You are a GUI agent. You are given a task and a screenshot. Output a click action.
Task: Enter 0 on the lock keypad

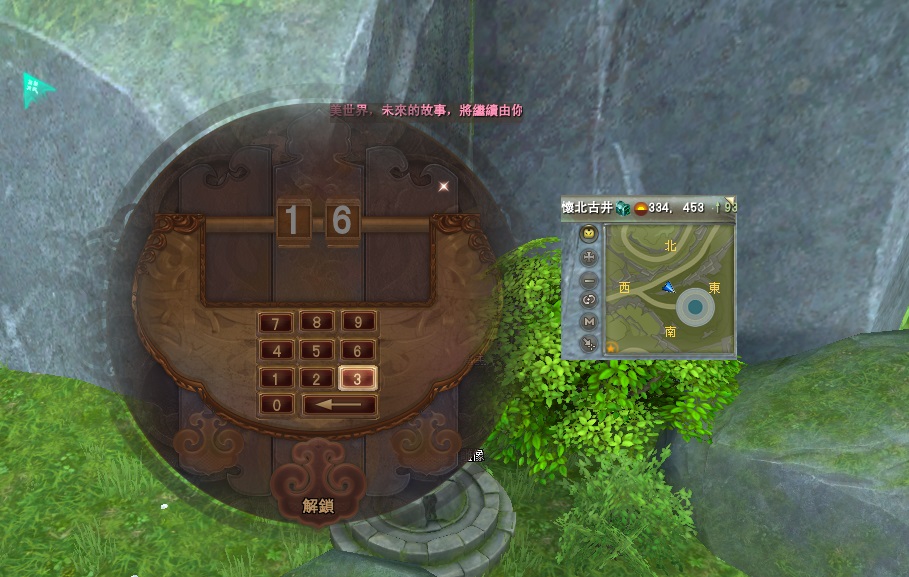click(276, 406)
